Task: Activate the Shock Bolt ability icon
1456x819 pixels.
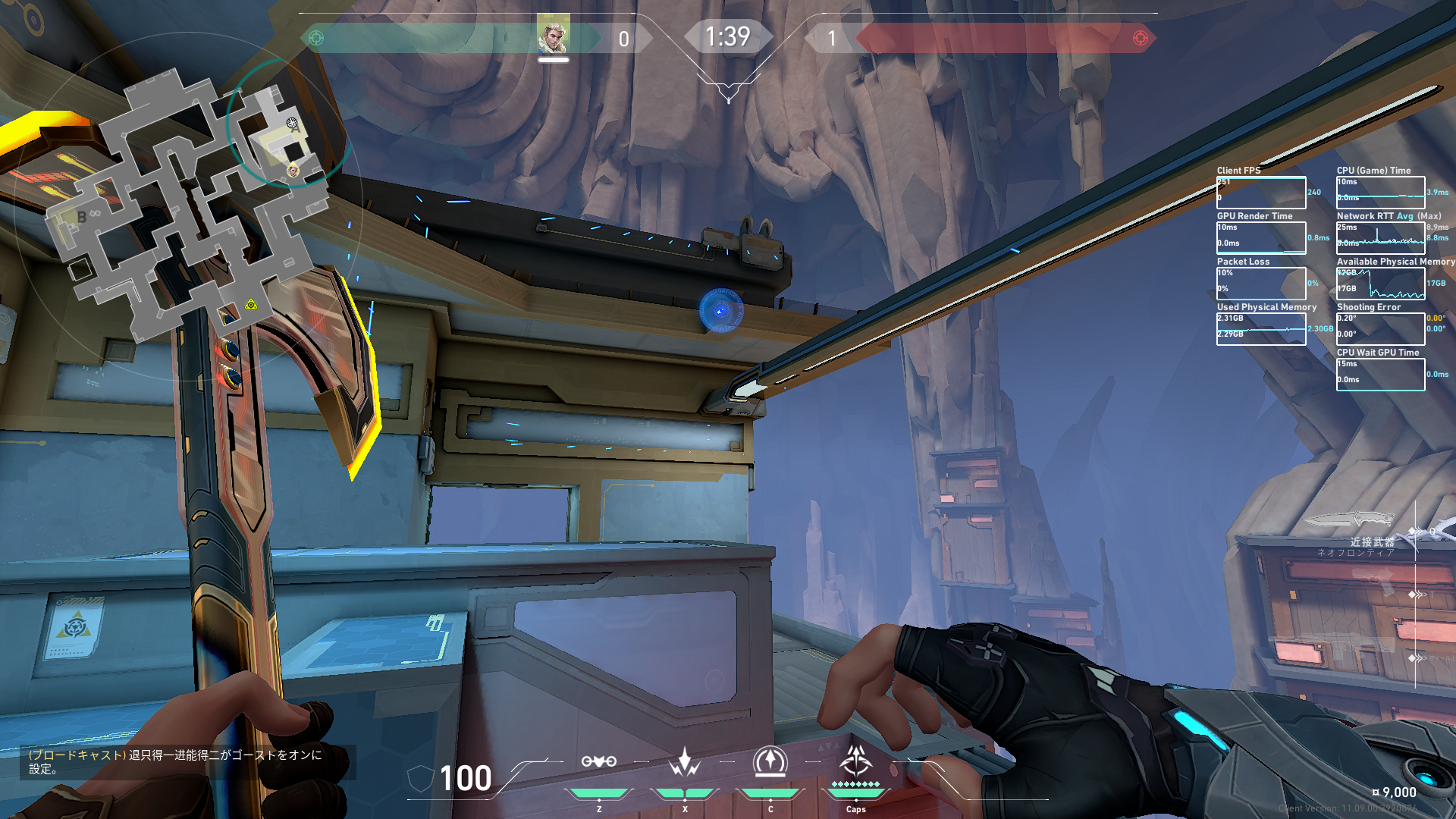Action: coord(684,763)
